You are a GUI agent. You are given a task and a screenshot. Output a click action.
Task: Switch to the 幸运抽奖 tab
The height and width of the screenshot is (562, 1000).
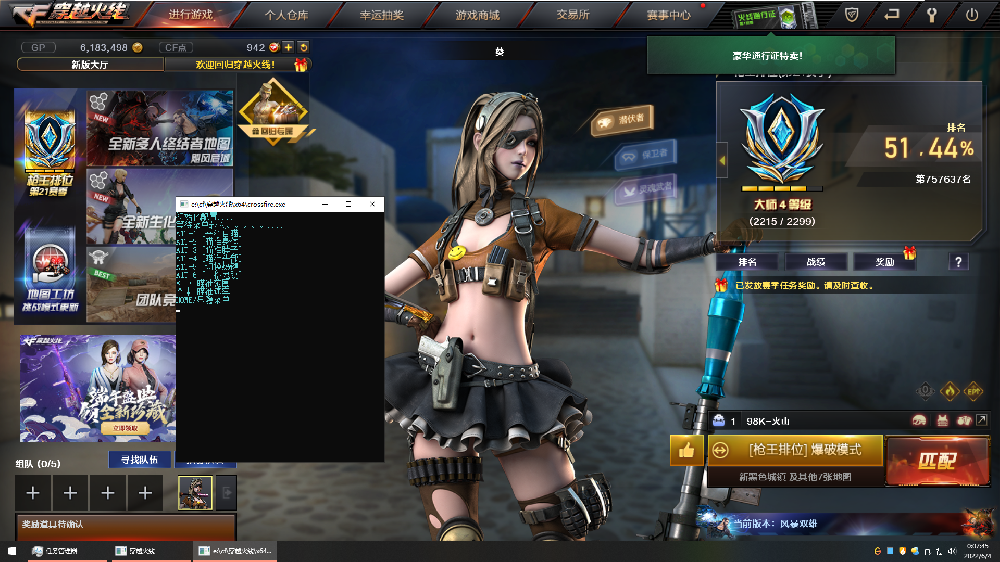coord(383,15)
